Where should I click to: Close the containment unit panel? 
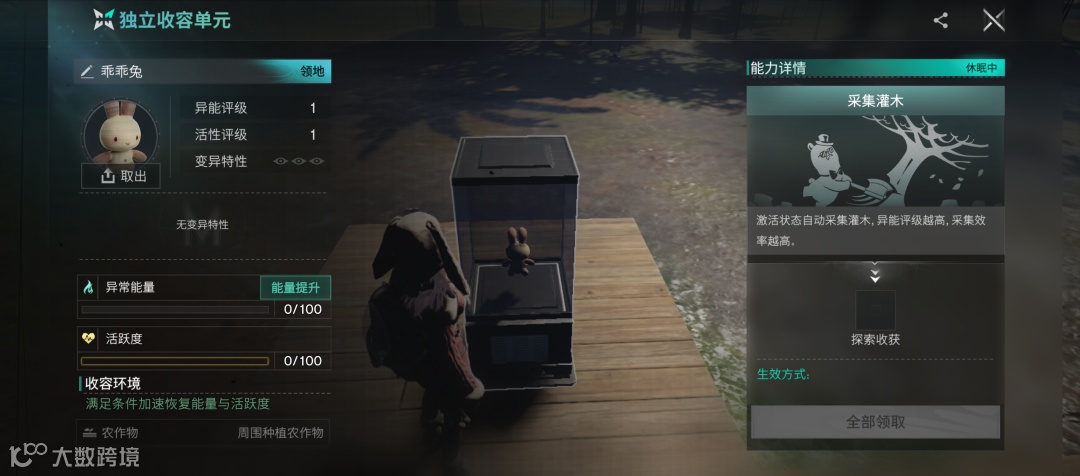tap(993, 20)
